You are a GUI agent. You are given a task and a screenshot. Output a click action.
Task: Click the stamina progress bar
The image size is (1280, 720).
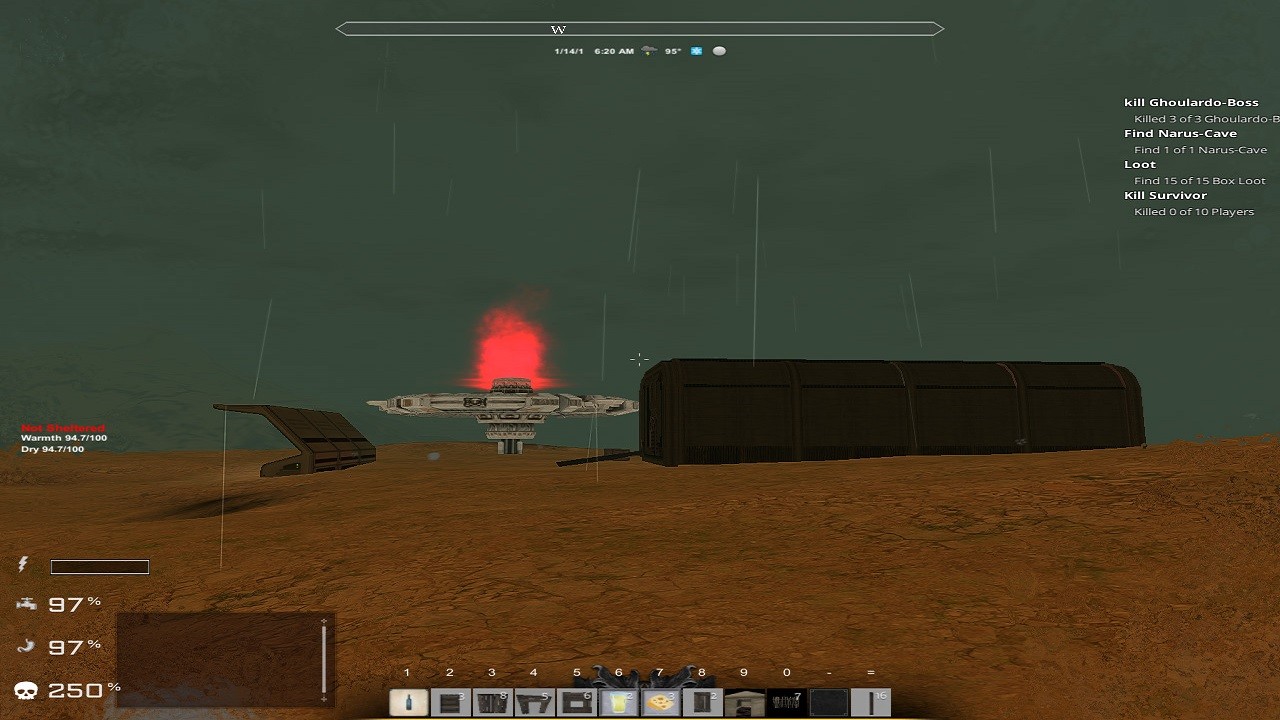pyautogui.click(x=99, y=566)
